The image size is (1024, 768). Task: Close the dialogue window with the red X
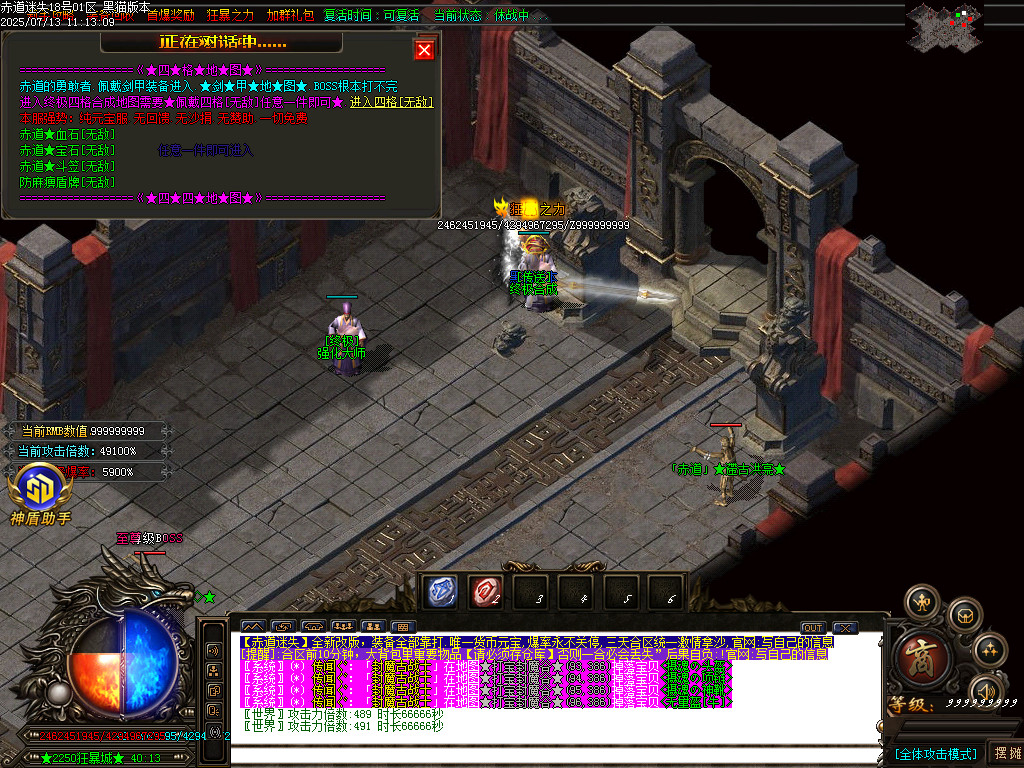coord(425,50)
